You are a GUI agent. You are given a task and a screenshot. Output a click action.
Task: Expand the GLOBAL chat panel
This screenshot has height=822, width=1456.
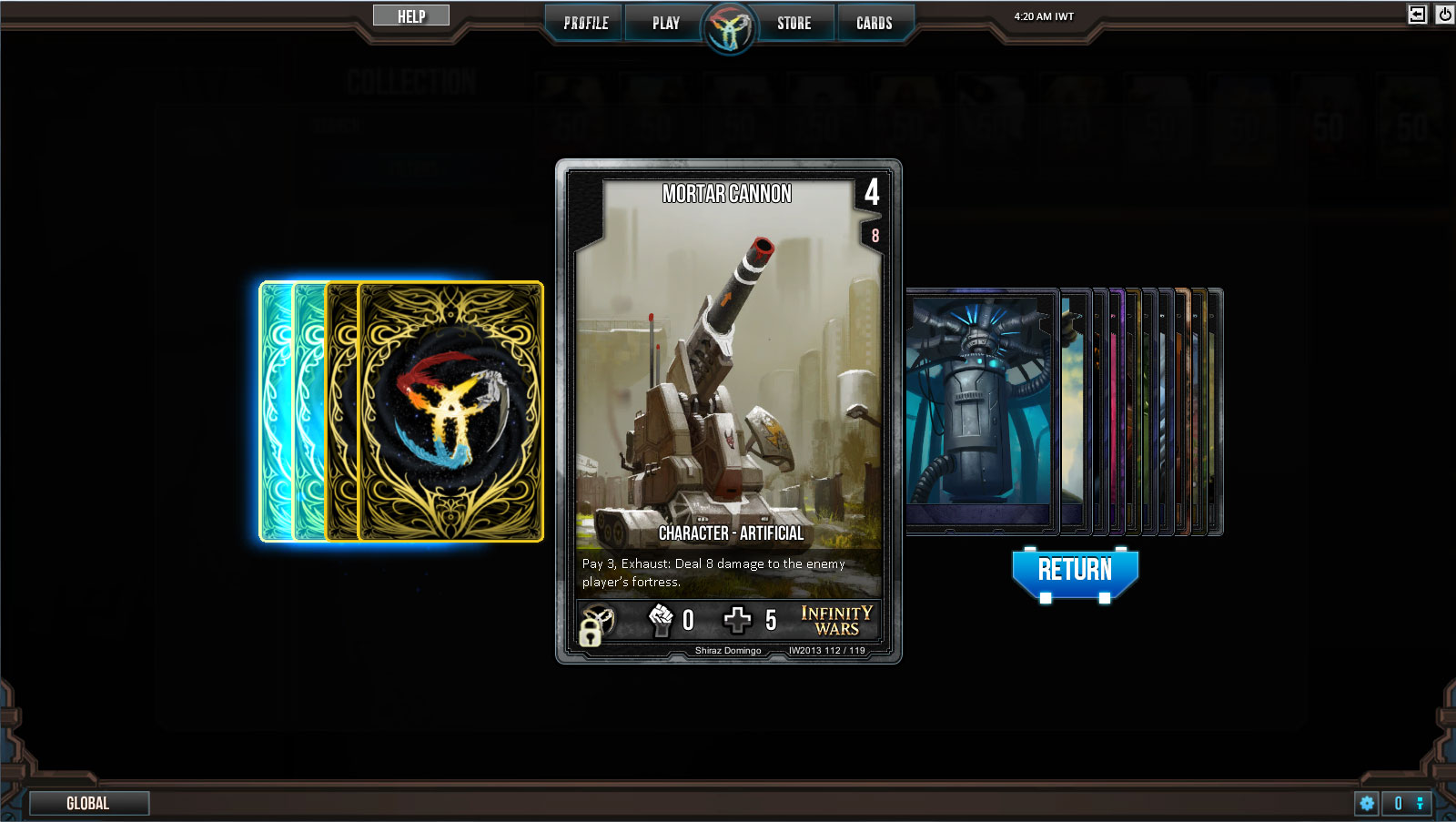(x=89, y=803)
